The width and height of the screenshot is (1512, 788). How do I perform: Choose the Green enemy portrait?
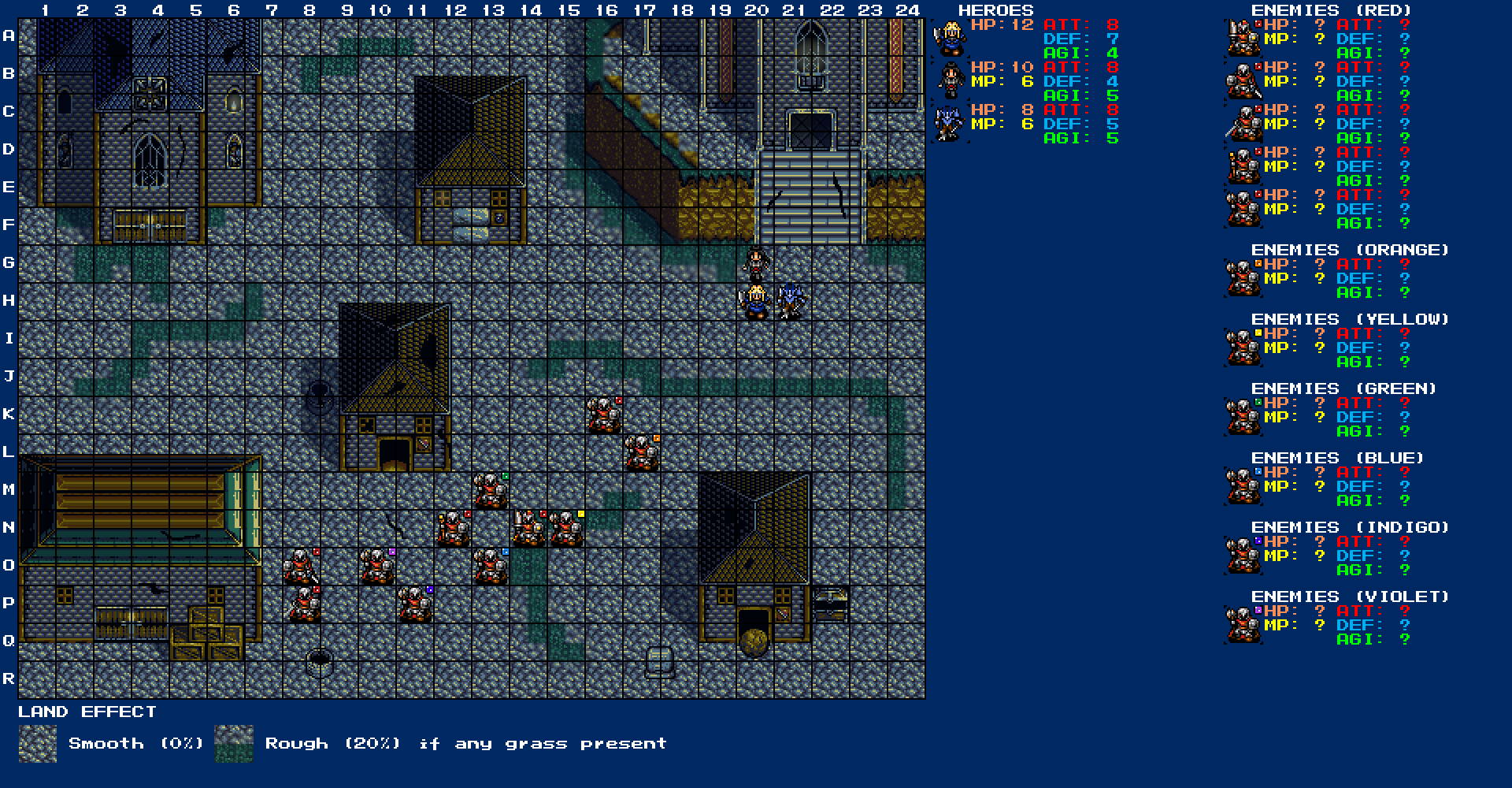tap(1243, 417)
